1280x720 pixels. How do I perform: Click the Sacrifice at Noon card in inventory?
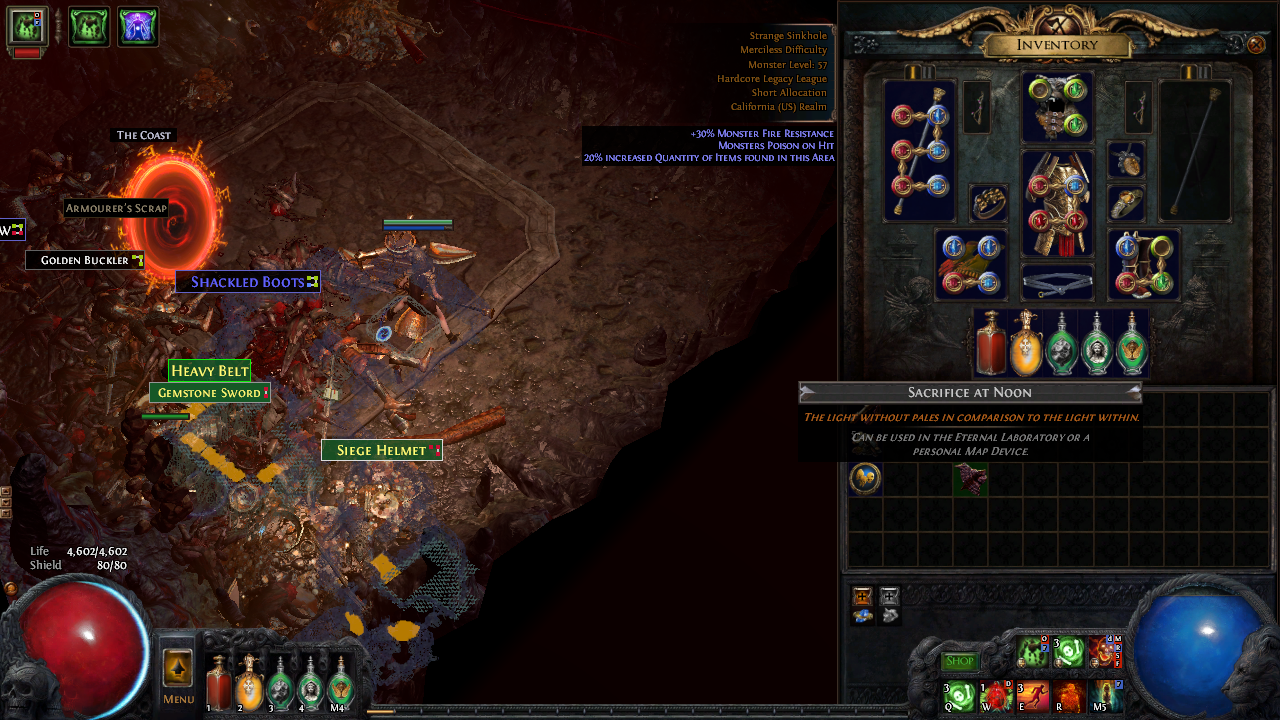865,479
